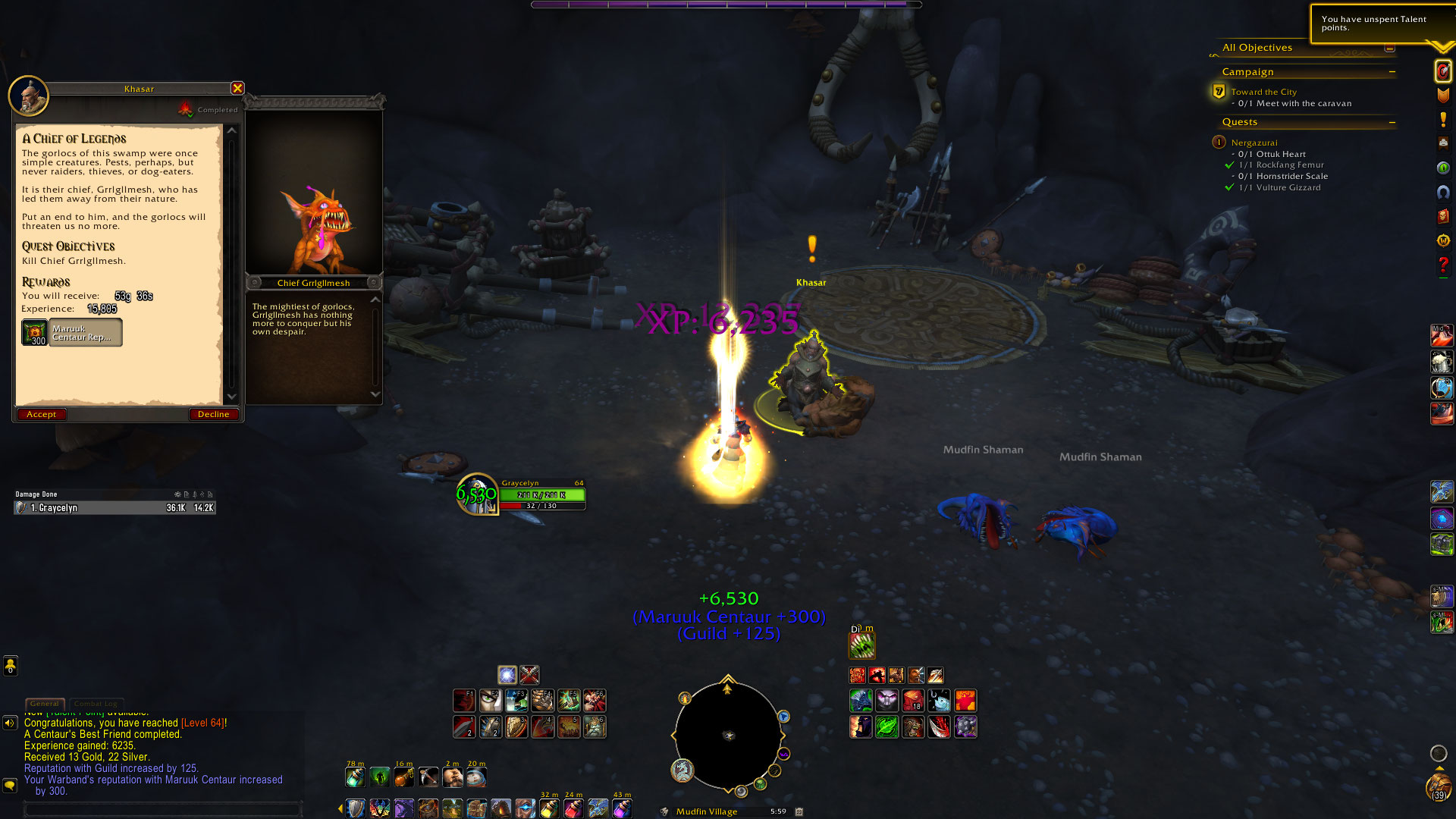Click the green claw buff icon
This screenshot has height=819, width=1456.
[861, 646]
